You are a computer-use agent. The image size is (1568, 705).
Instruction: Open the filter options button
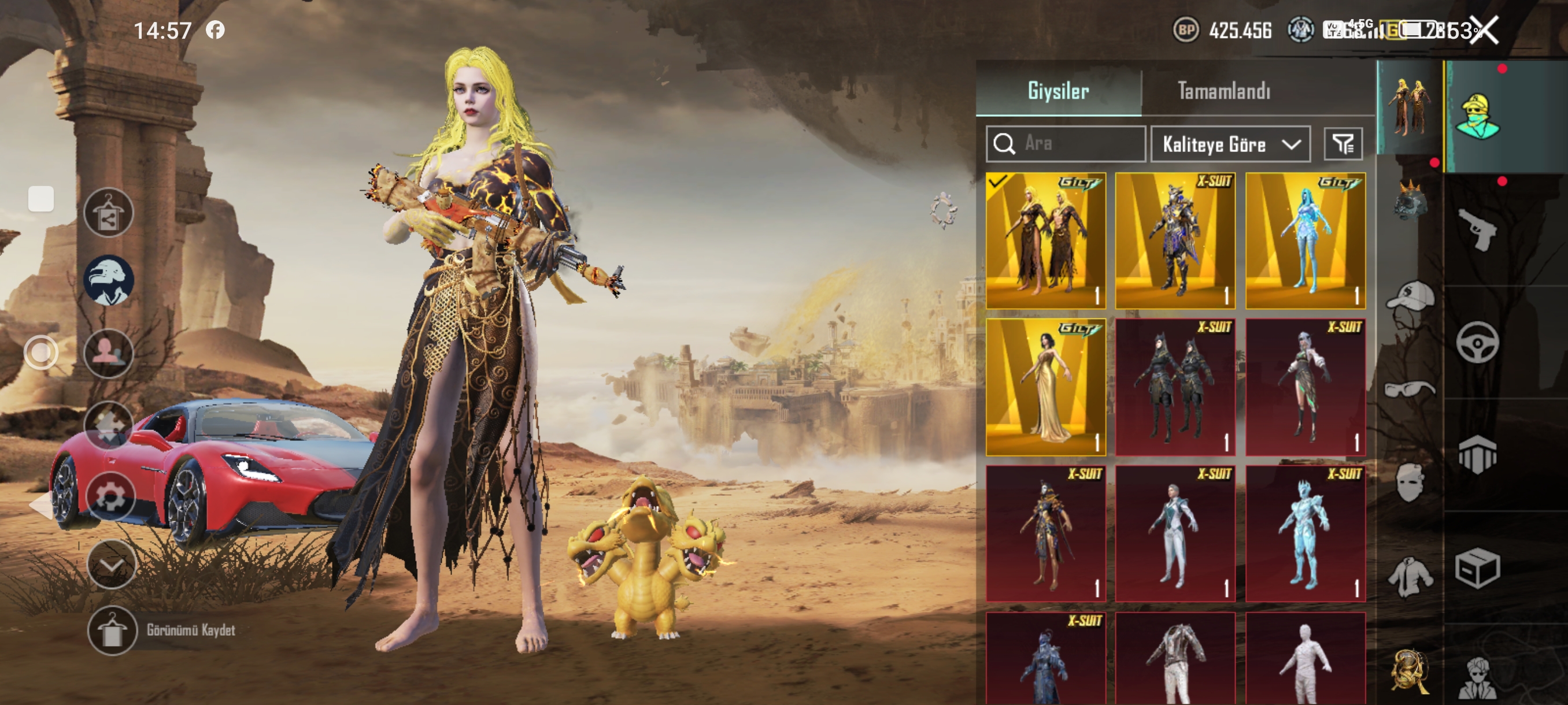pos(1343,144)
